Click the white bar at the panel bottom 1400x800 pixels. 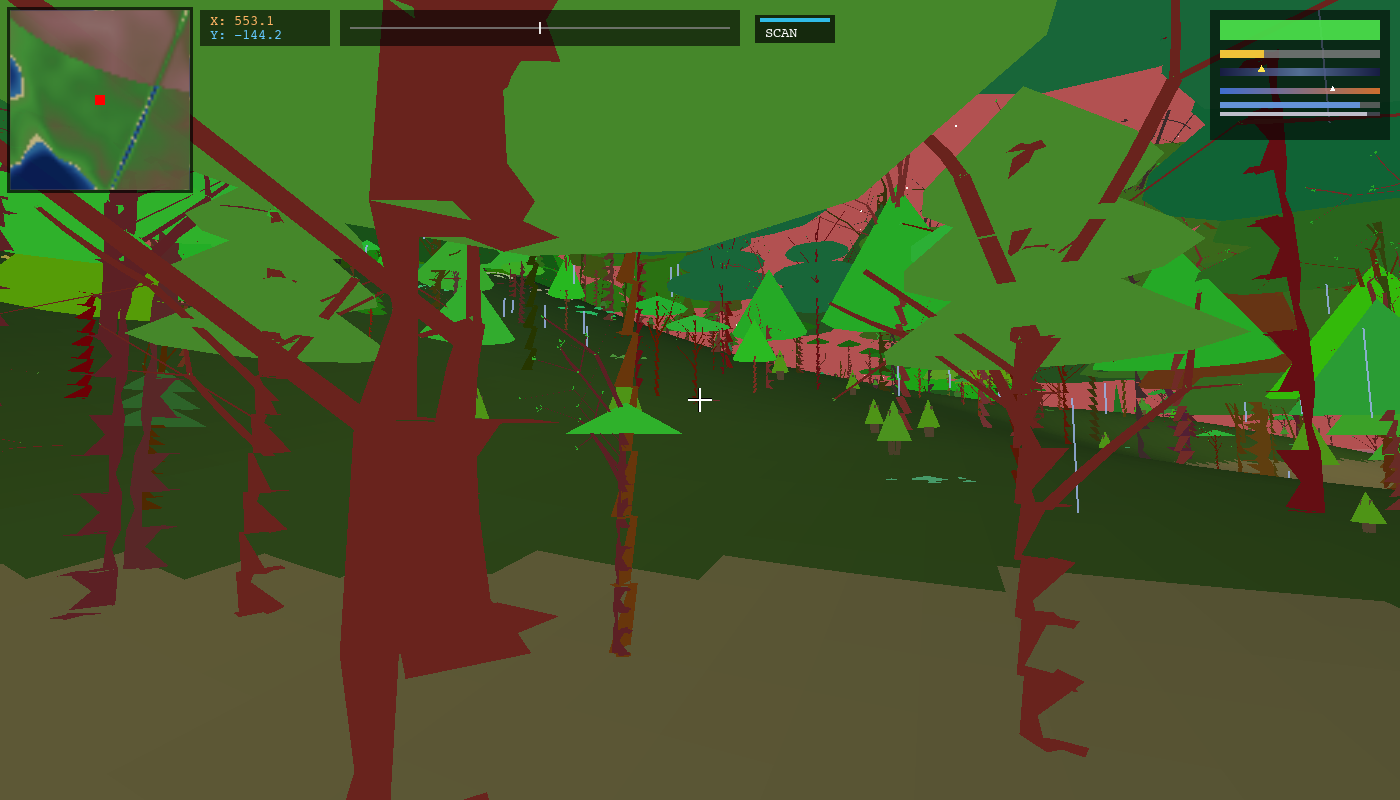point(1290,113)
